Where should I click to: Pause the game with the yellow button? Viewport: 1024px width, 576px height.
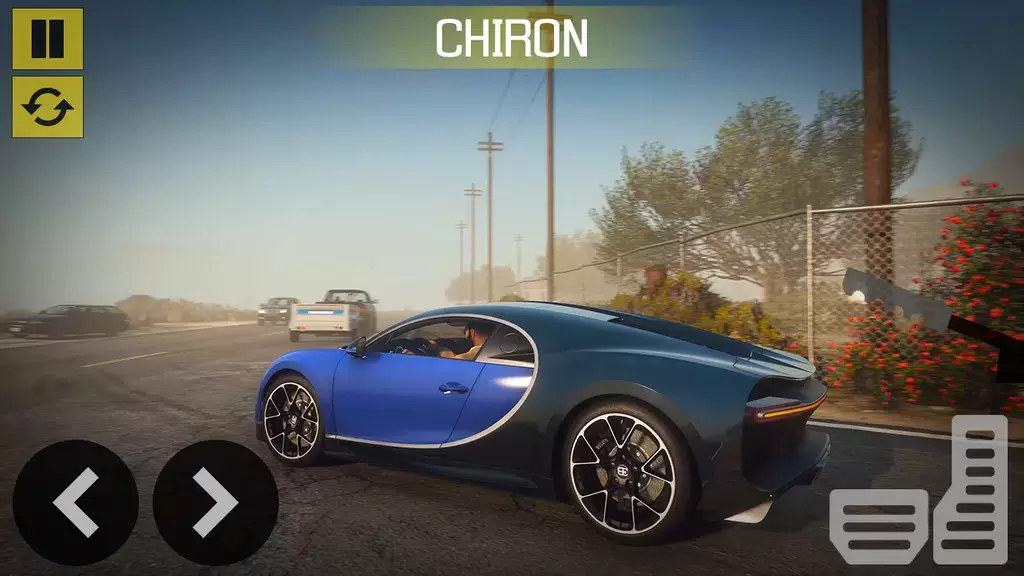pos(47,39)
